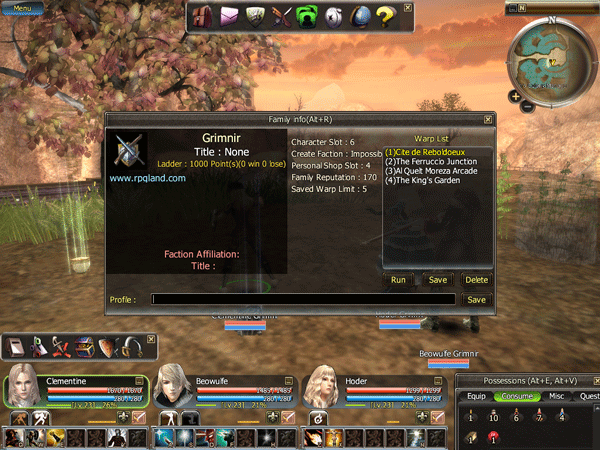Image resolution: width=600 pixels, height=450 pixels.
Task: Zoom in the minimap
Action: (514, 97)
